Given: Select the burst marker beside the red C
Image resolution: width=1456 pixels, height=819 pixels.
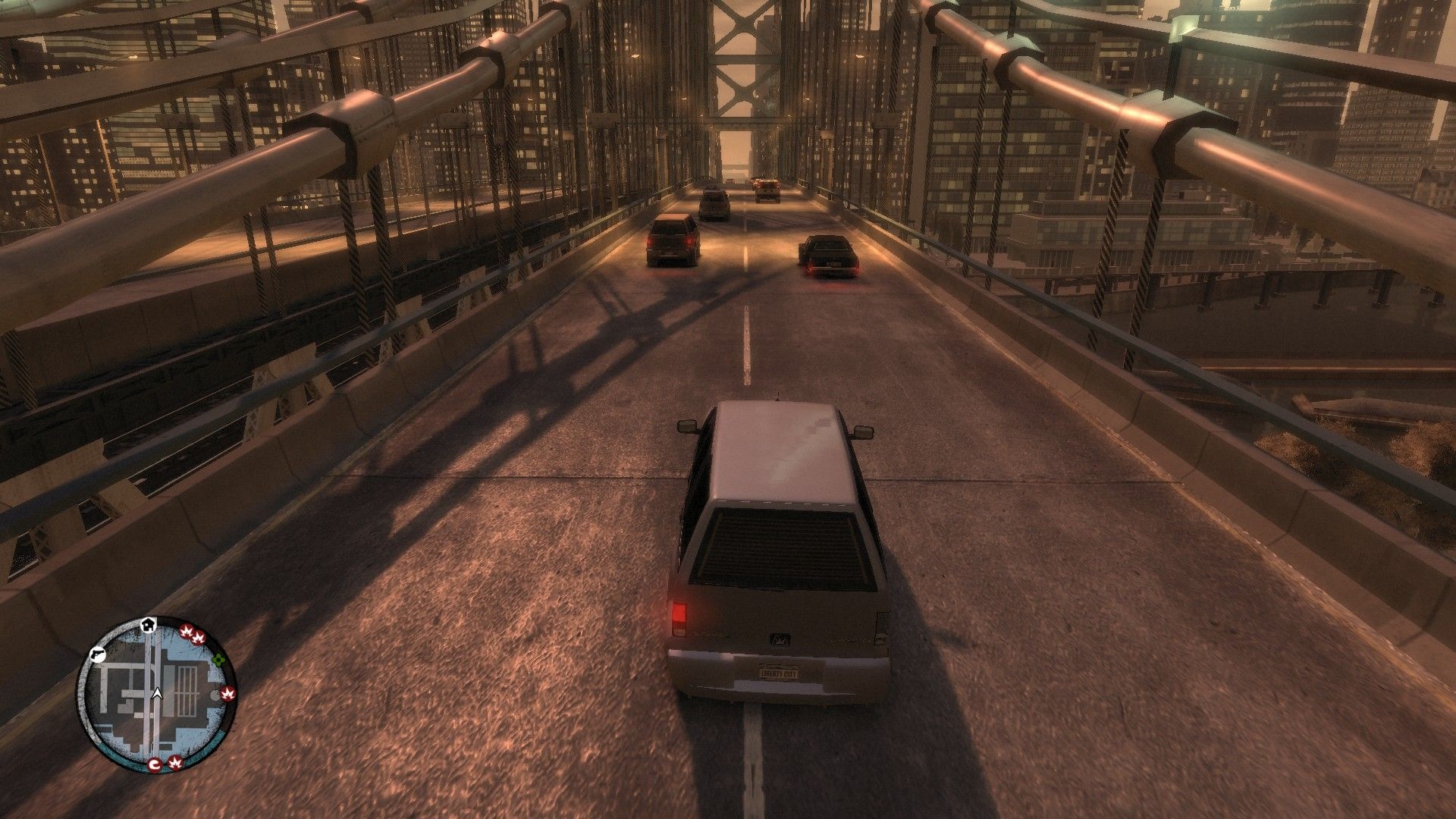Looking at the screenshot, I should (175, 762).
